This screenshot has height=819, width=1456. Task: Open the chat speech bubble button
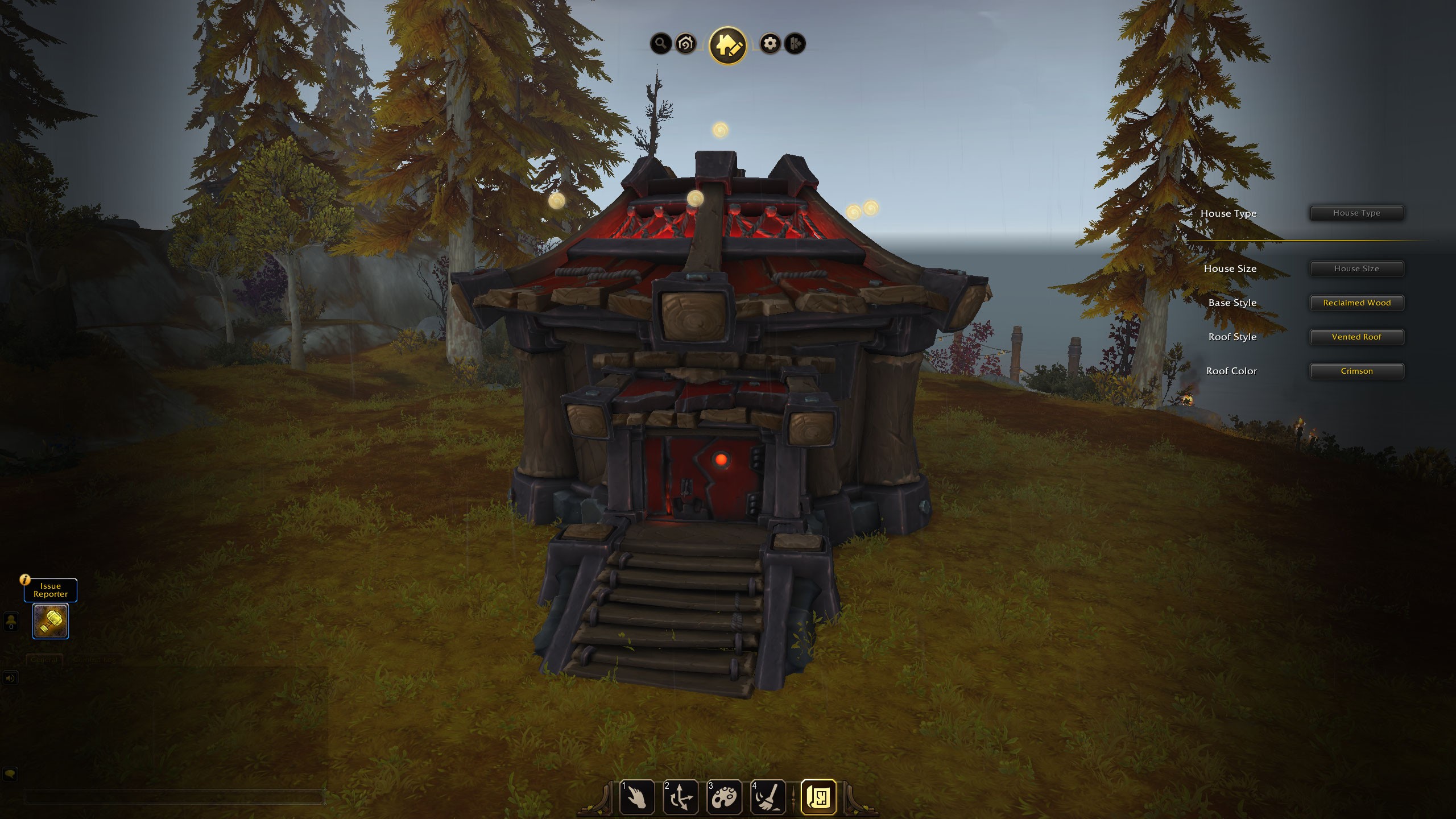(10, 774)
